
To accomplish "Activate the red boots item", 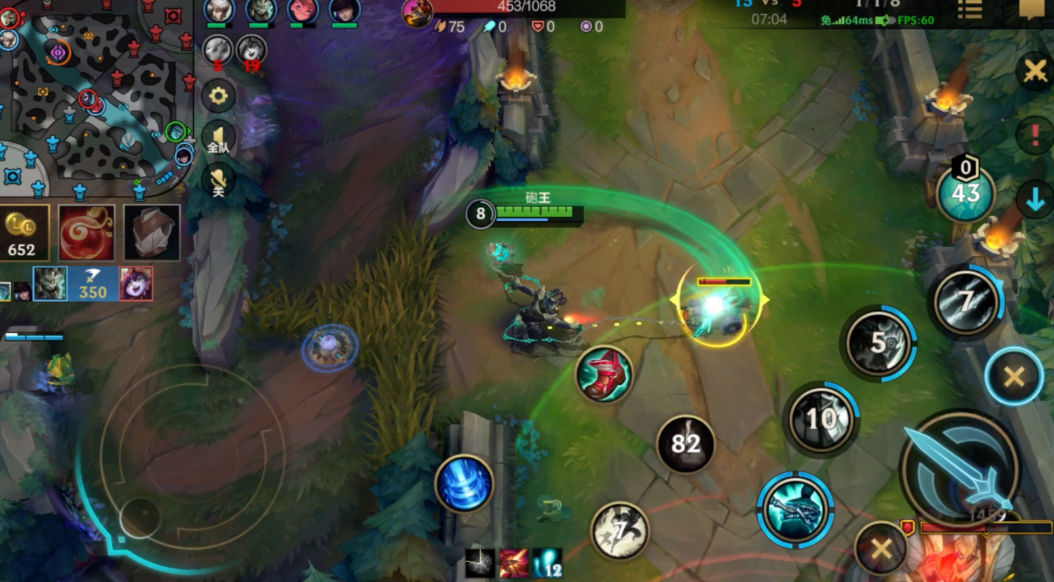I will 604,375.
